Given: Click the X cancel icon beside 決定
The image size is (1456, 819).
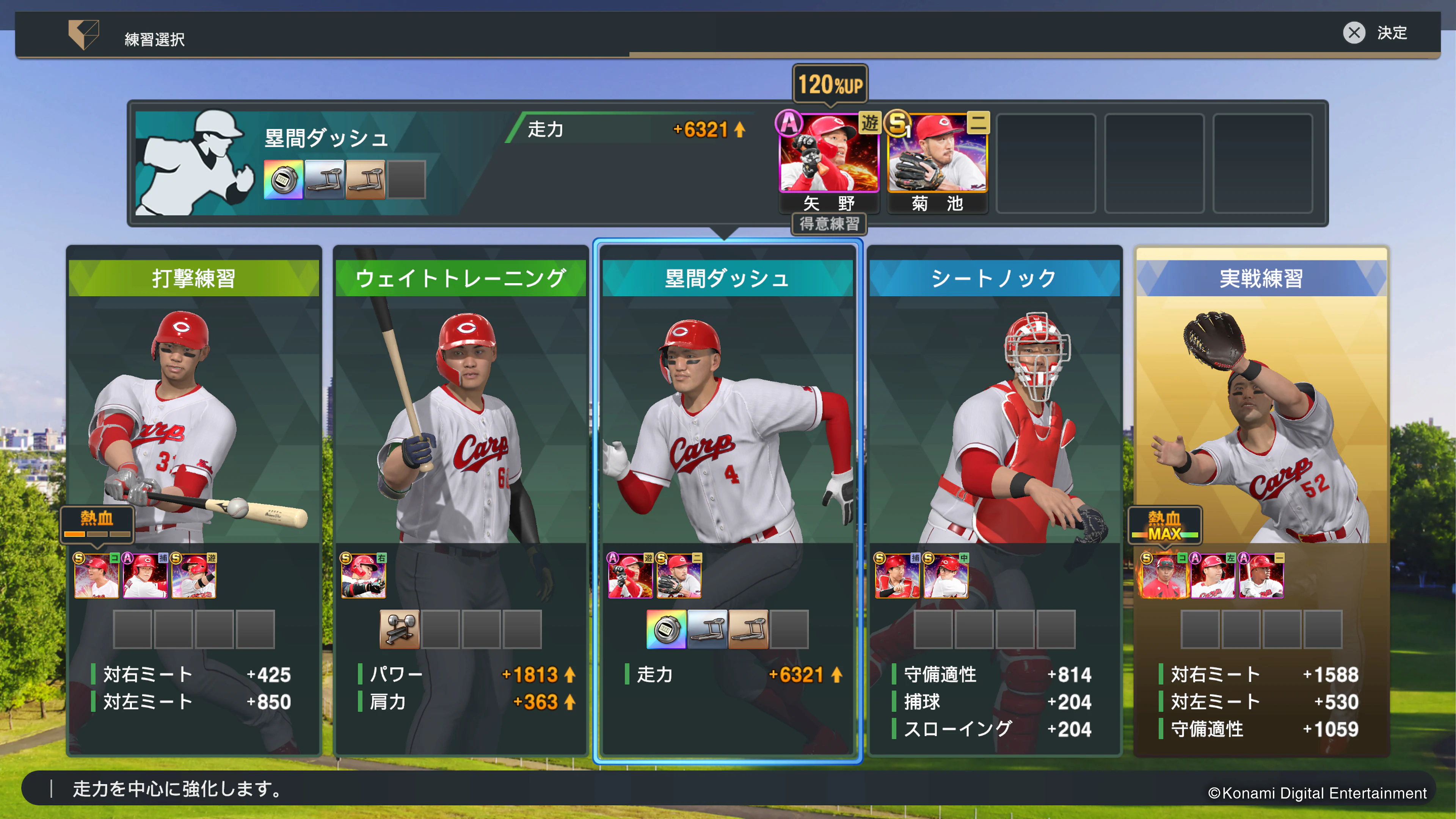Looking at the screenshot, I should [x=1354, y=33].
